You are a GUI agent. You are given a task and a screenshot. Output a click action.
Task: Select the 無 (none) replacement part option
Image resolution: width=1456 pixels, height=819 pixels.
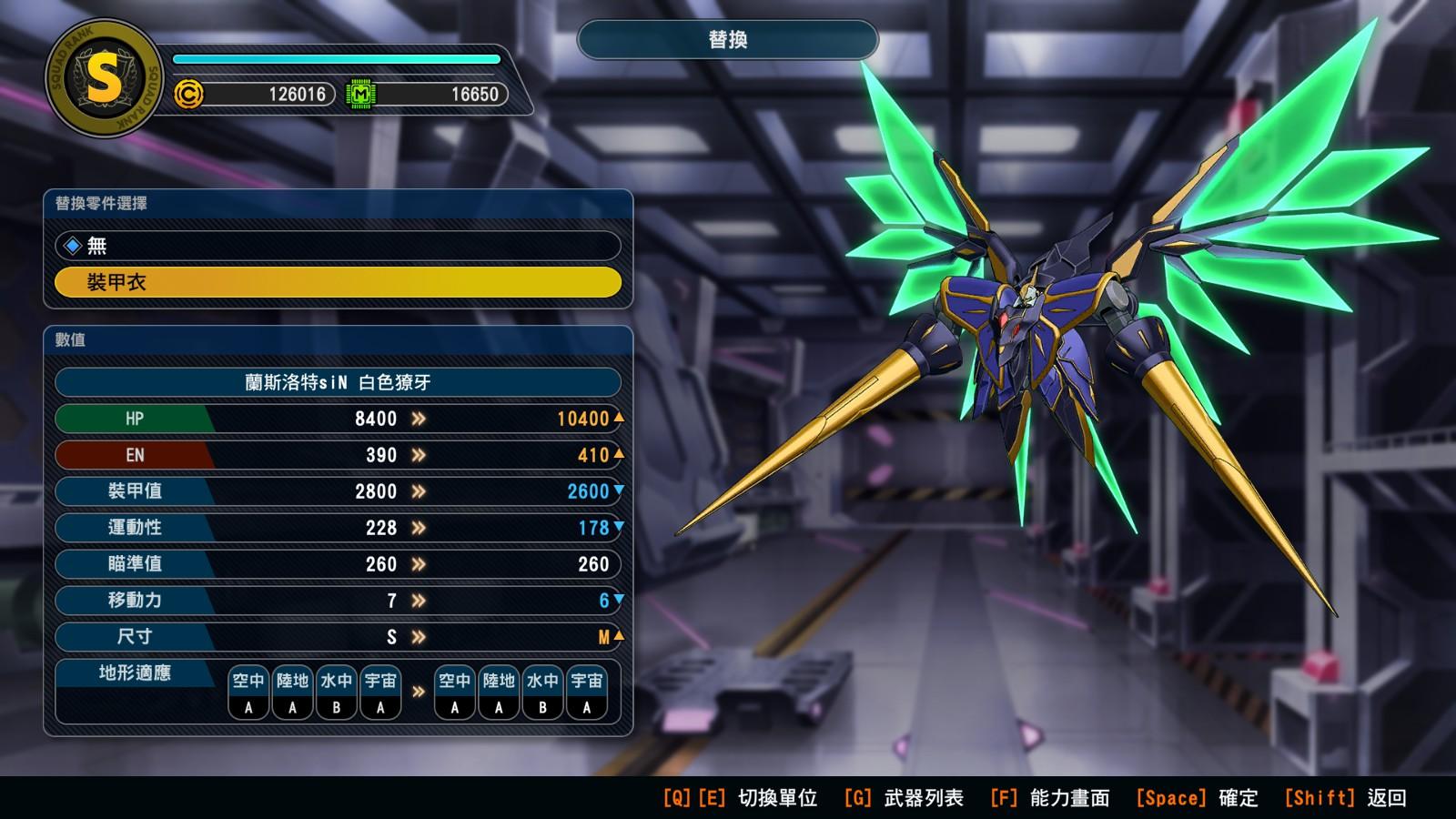(x=337, y=246)
